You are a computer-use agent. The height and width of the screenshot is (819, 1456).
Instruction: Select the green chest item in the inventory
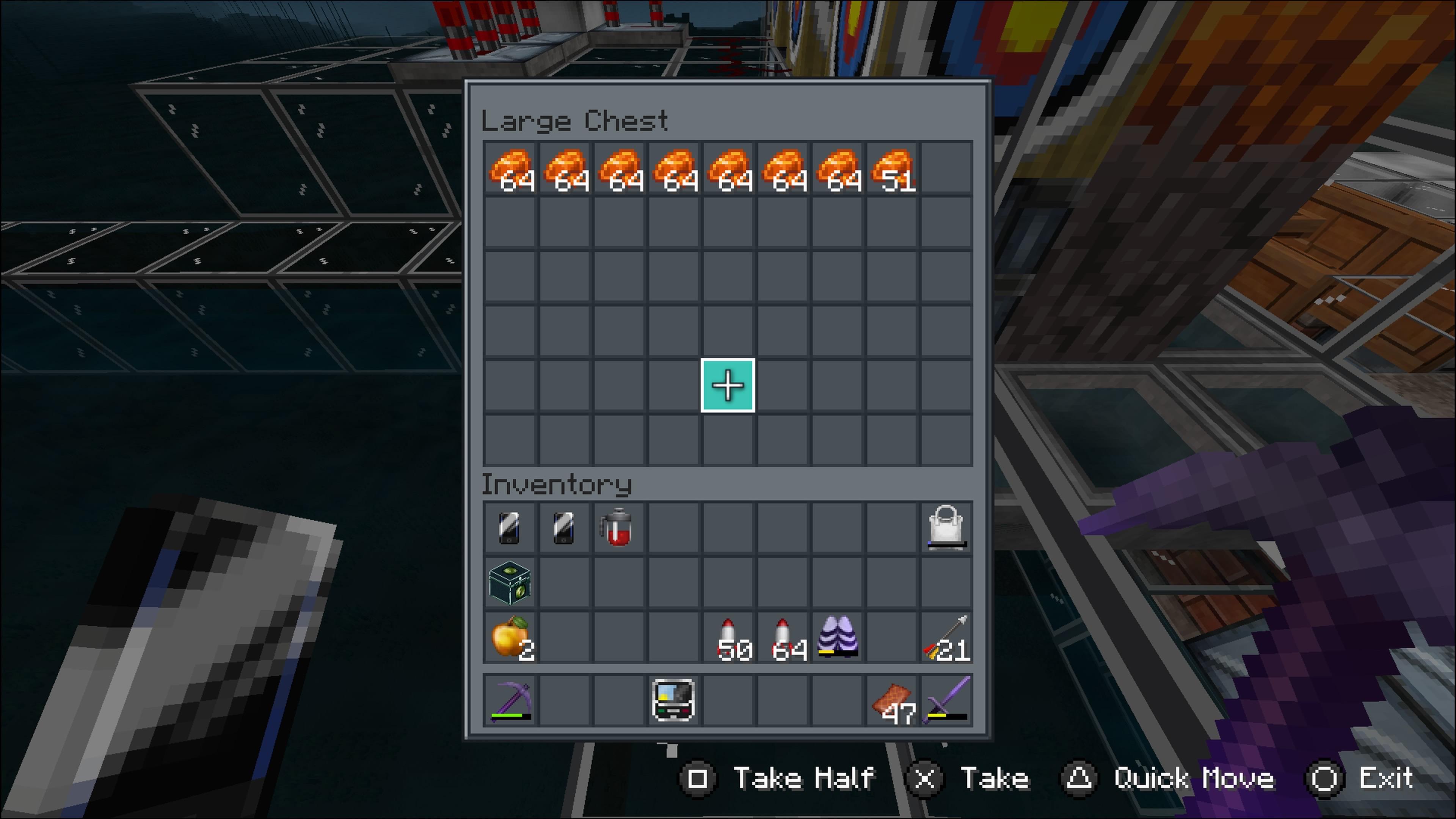pyautogui.click(x=510, y=582)
